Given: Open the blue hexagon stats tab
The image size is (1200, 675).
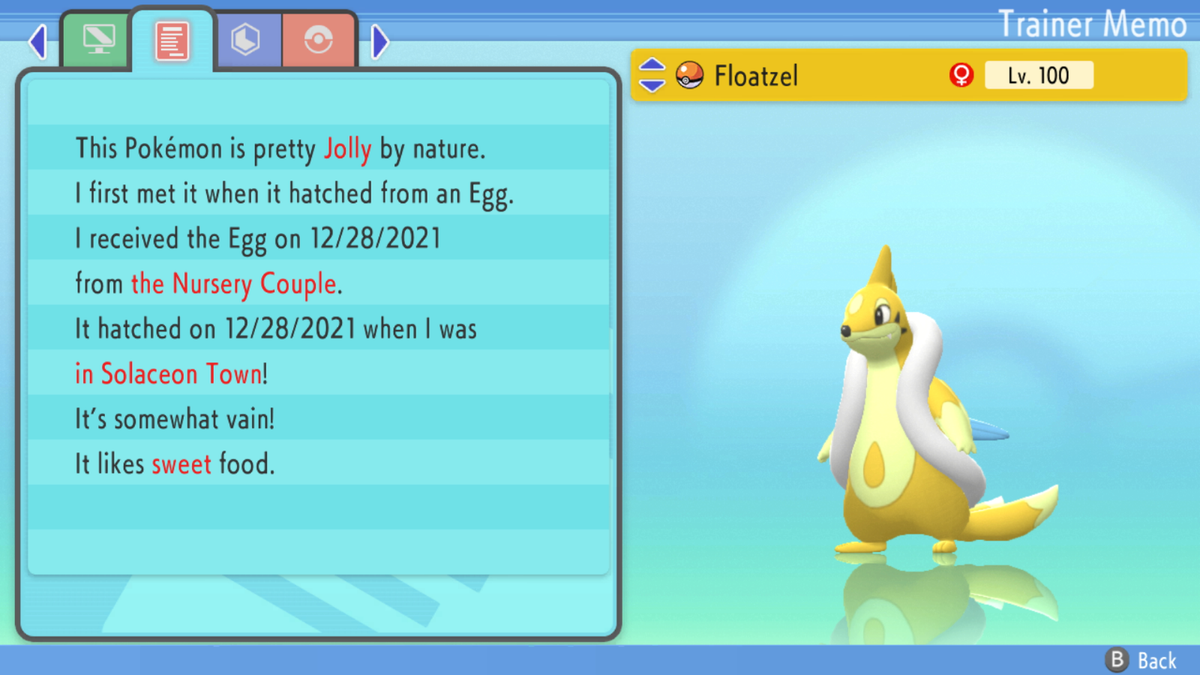Looking at the screenshot, I should coord(246,41).
